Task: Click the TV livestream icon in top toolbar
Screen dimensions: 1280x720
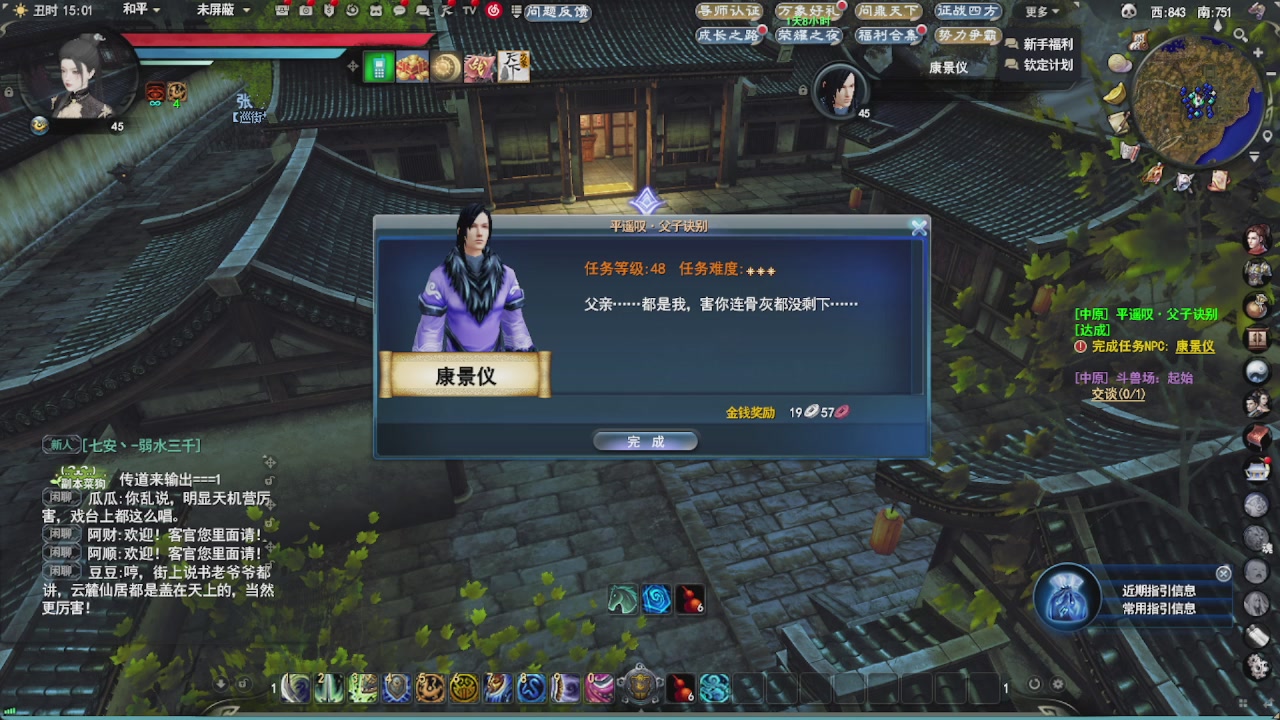Action: (469, 12)
